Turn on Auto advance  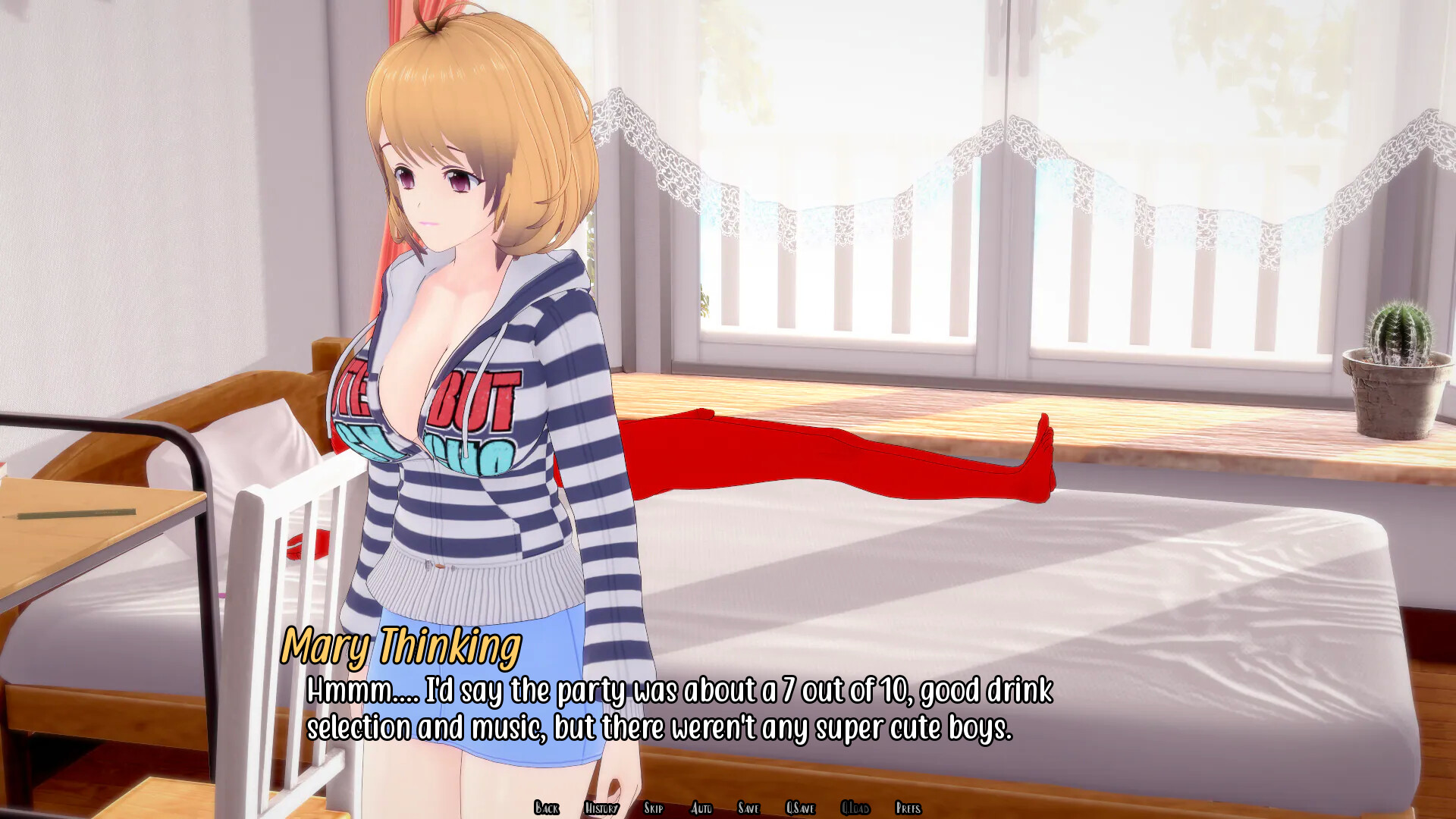(x=701, y=808)
